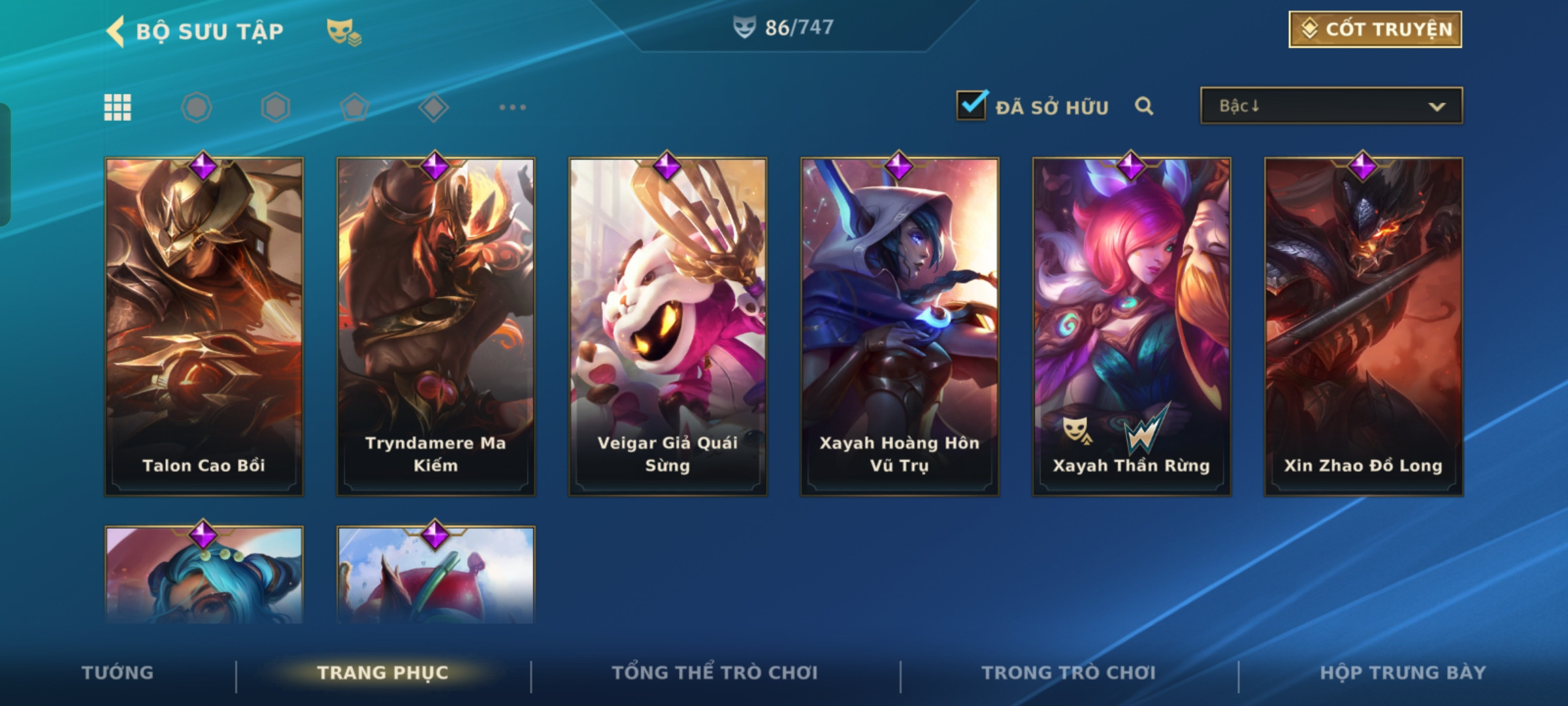Open the Tổng Thể Trò Chơi tab
This screenshot has width=1568, height=706.
click(x=715, y=673)
